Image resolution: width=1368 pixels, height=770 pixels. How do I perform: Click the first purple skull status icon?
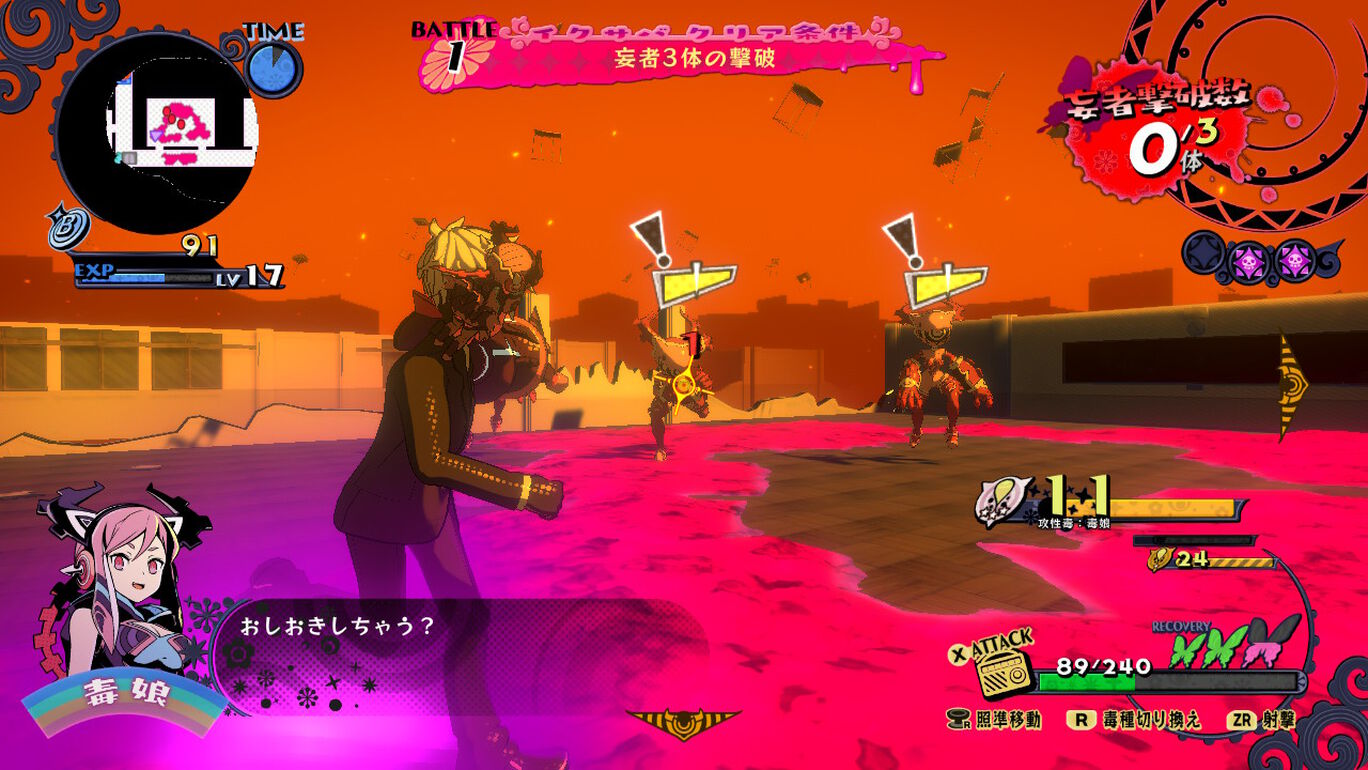coord(1250,261)
